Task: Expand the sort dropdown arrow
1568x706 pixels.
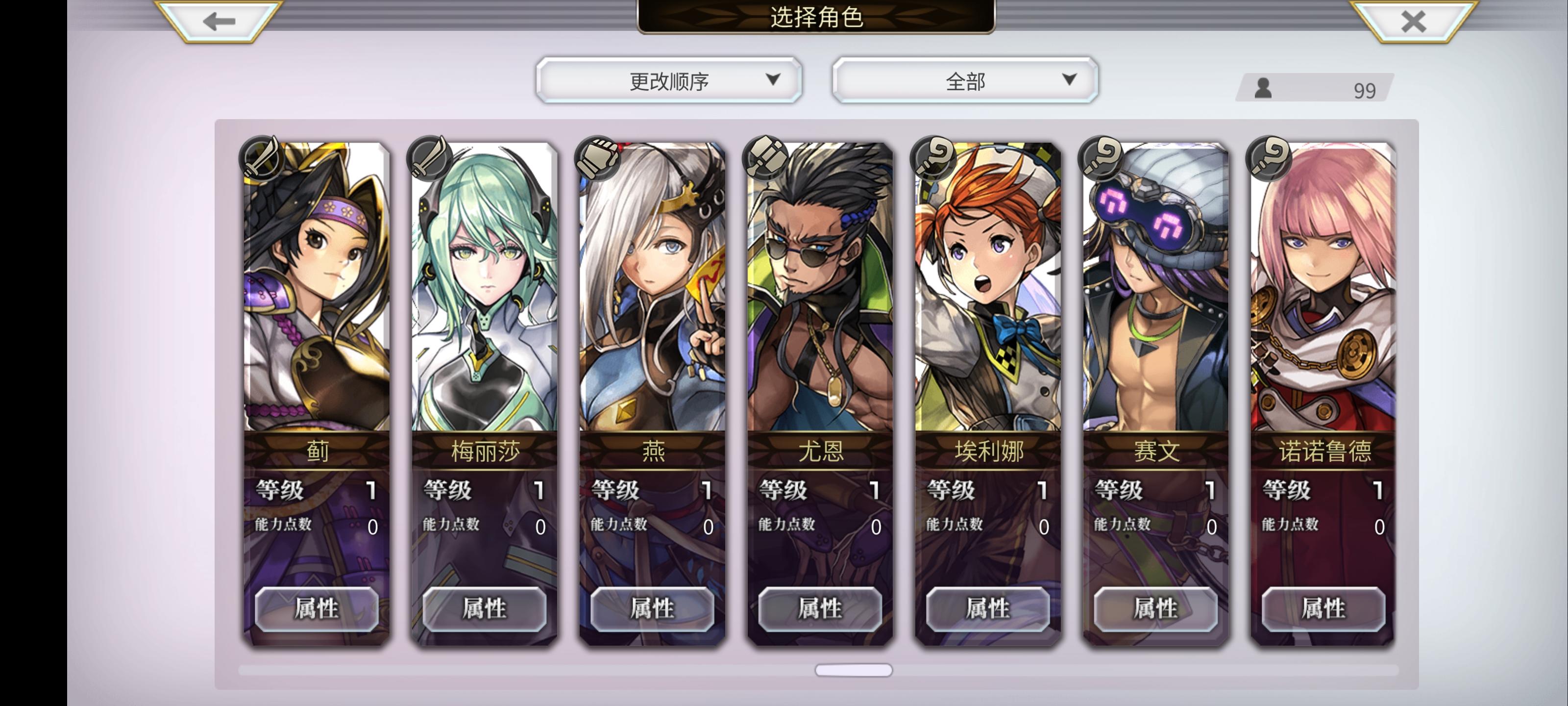Action: click(x=774, y=79)
